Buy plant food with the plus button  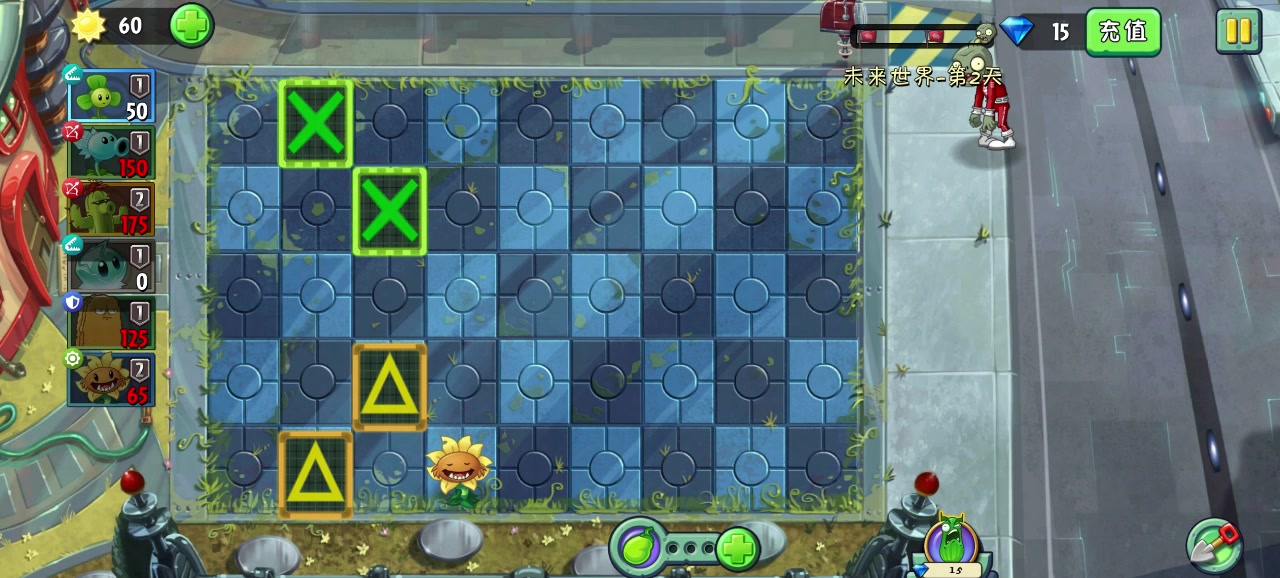(738, 548)
